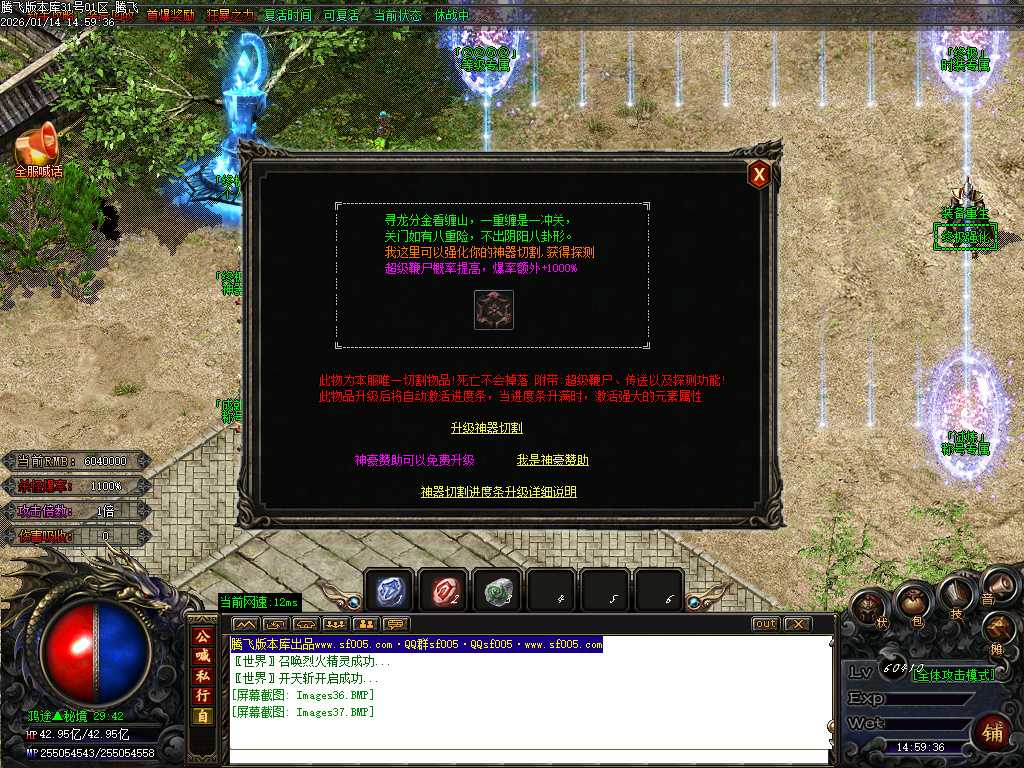
Task: Click the 'out' button above the chat
Action: point(765,624)
